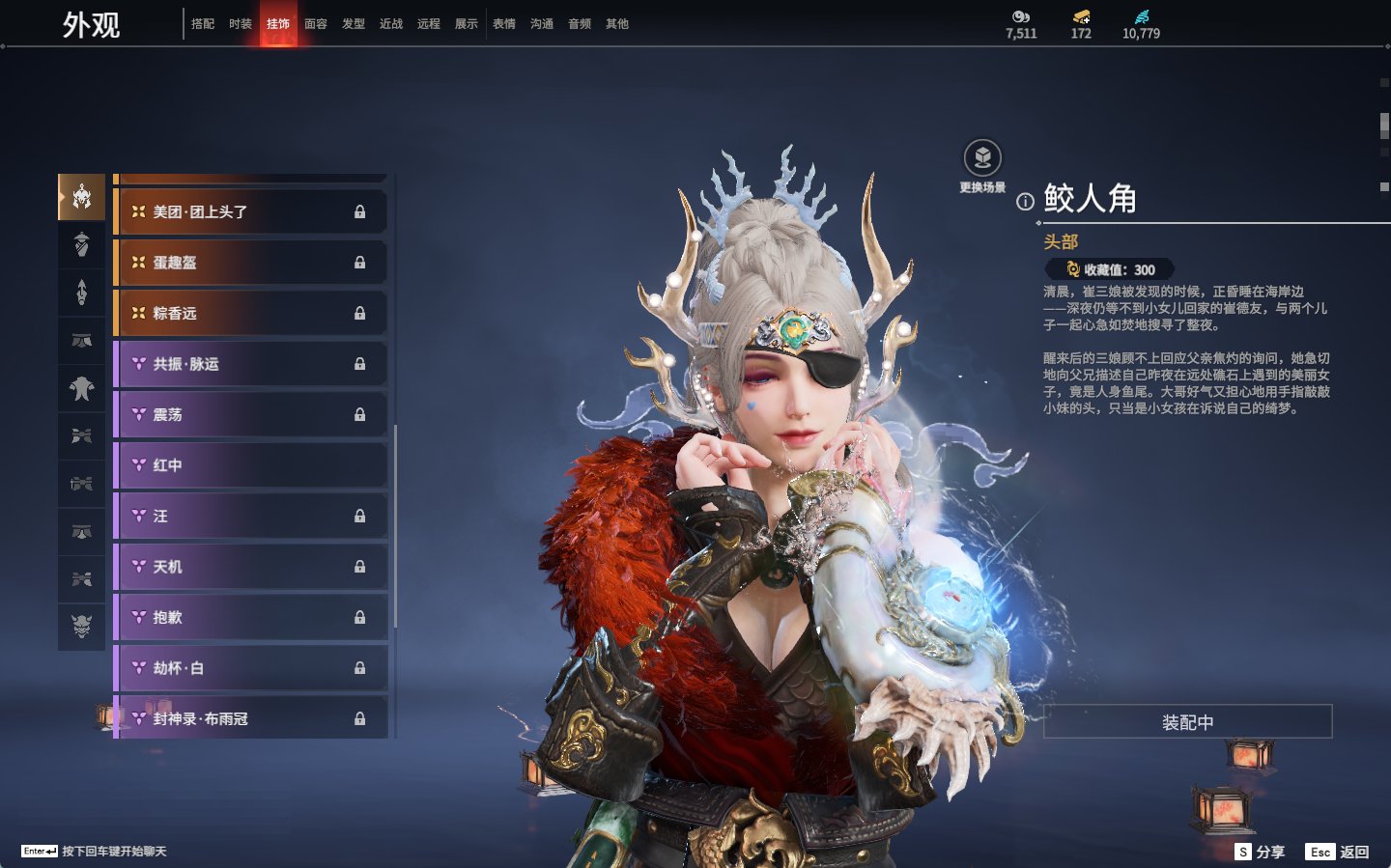The width and height of the screenshot is (1391, 868).
Task: Open the 近战 weapon tab
Action: coord(391,24)
